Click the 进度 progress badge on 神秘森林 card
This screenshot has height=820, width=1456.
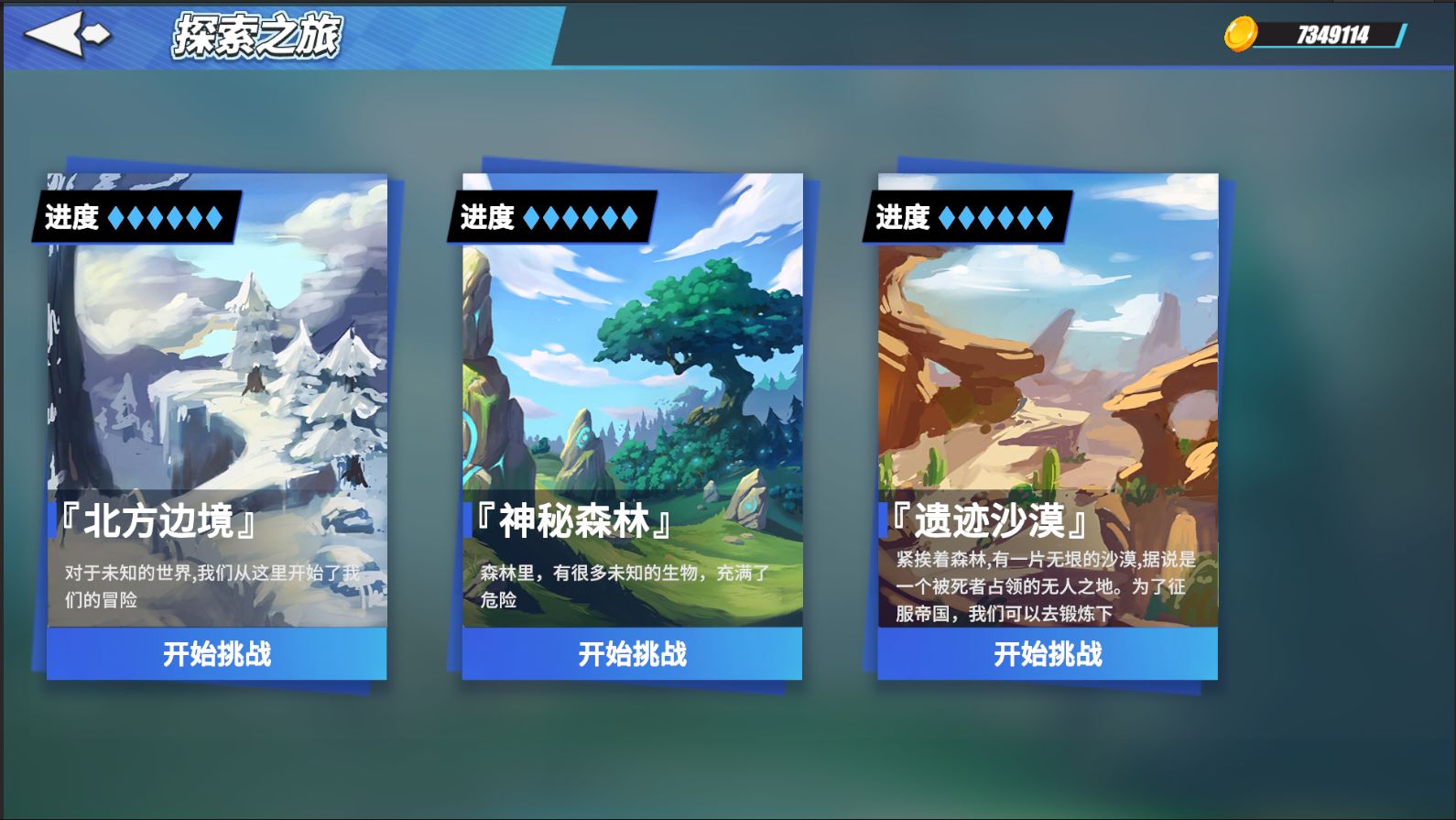[x=549, y=216]
